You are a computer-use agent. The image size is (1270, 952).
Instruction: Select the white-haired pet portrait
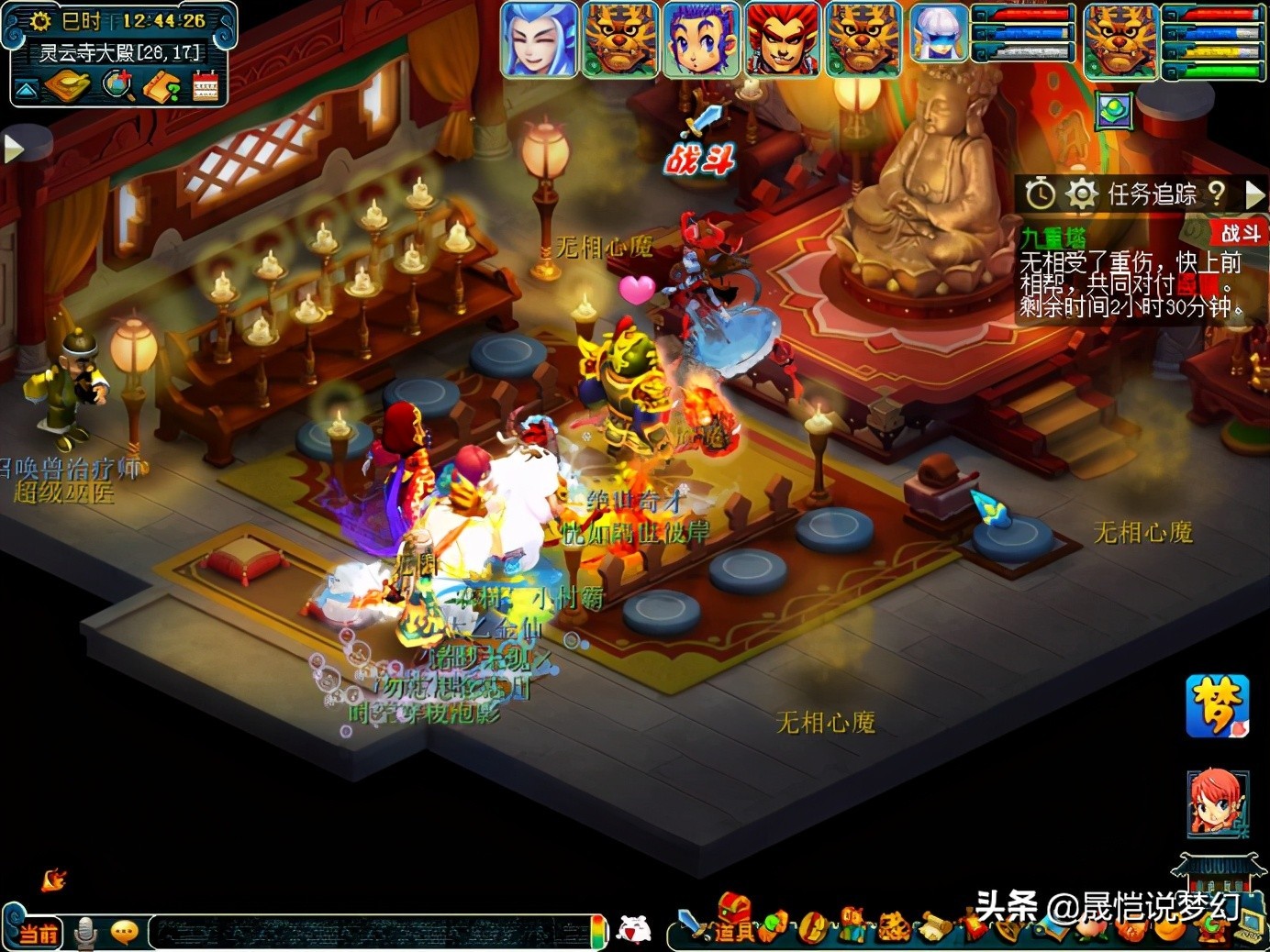(940, 34)
